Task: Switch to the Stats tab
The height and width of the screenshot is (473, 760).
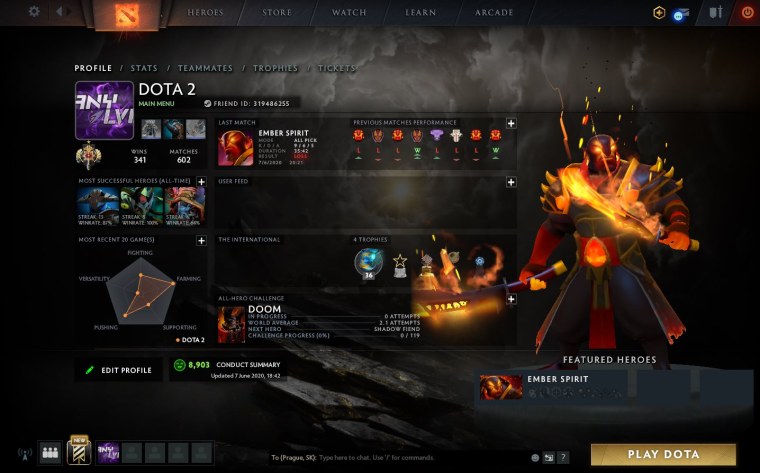Action: point(144,68)
